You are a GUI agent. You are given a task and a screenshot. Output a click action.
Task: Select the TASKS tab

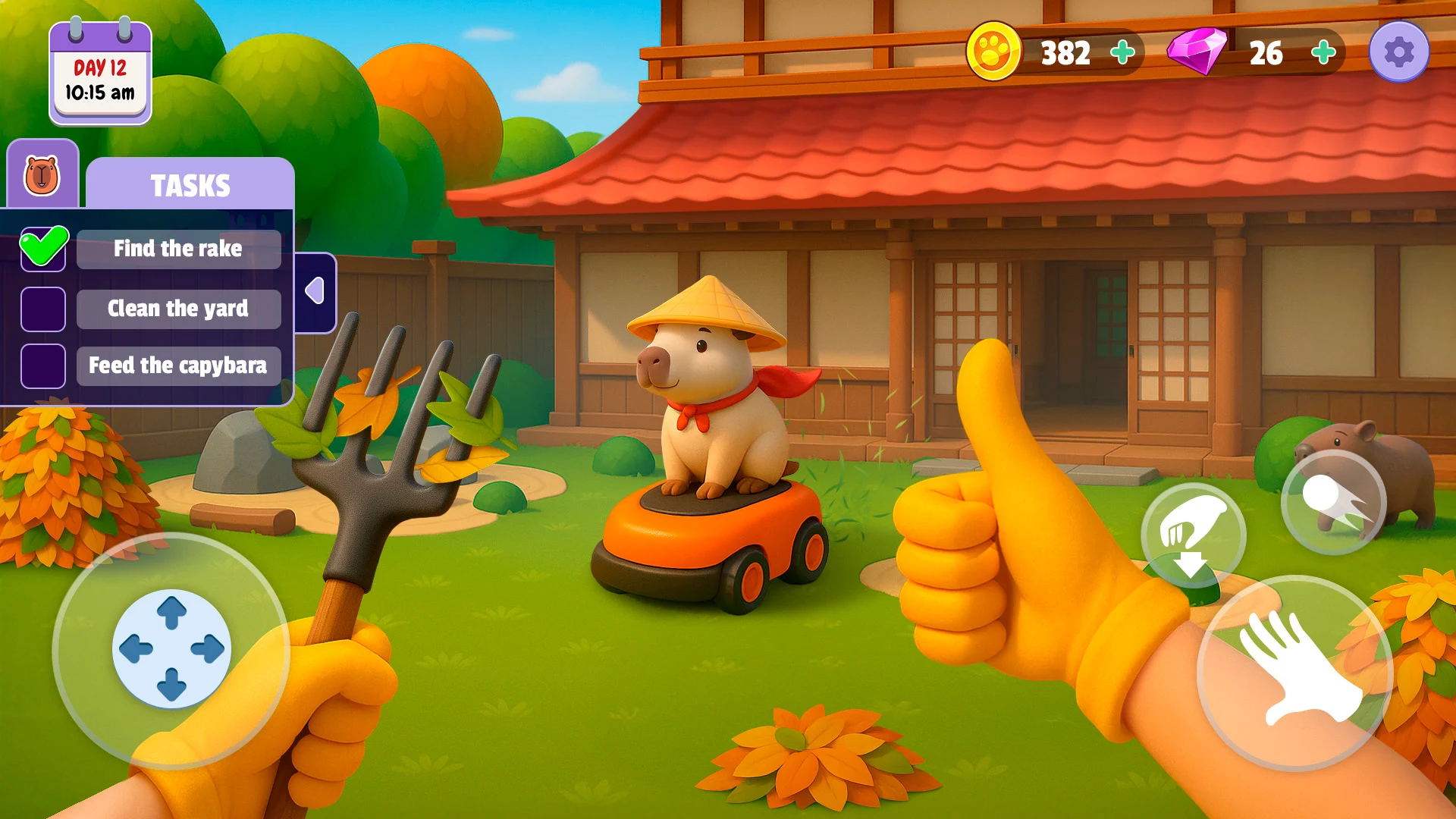click(190, 184)
